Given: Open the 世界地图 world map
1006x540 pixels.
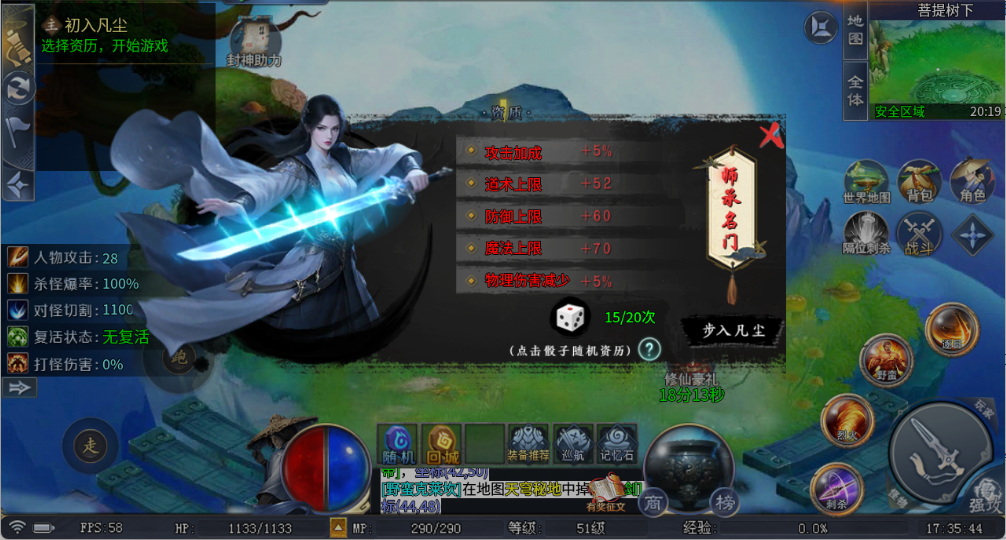Looking at the screenshot, I should click(x=866, y=183).
